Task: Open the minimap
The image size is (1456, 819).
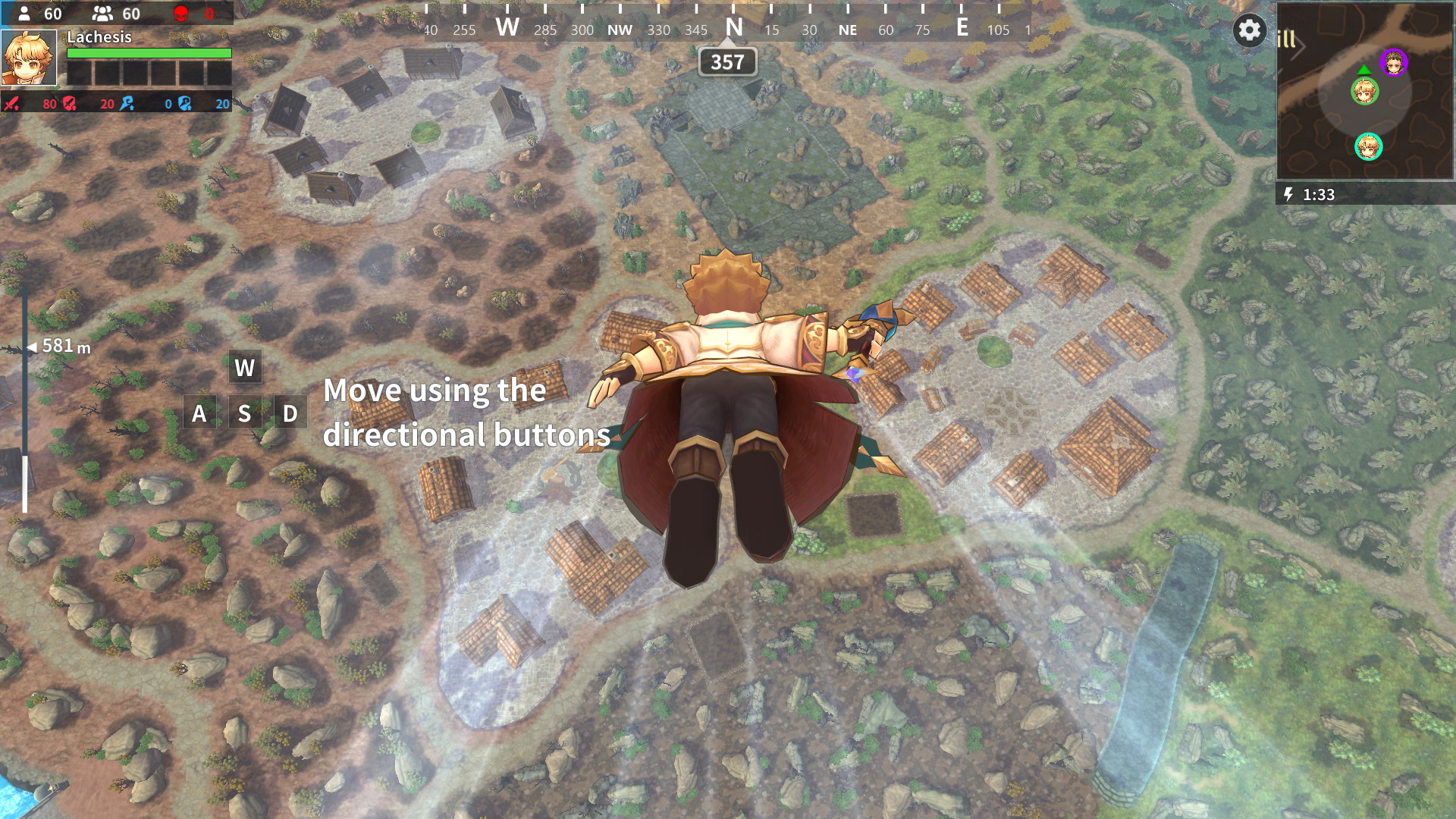Action: 1365,91
